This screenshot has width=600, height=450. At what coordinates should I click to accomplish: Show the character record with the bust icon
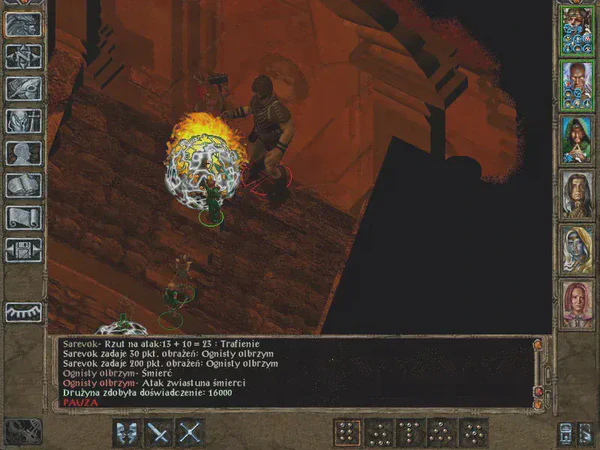coord(22,154)
